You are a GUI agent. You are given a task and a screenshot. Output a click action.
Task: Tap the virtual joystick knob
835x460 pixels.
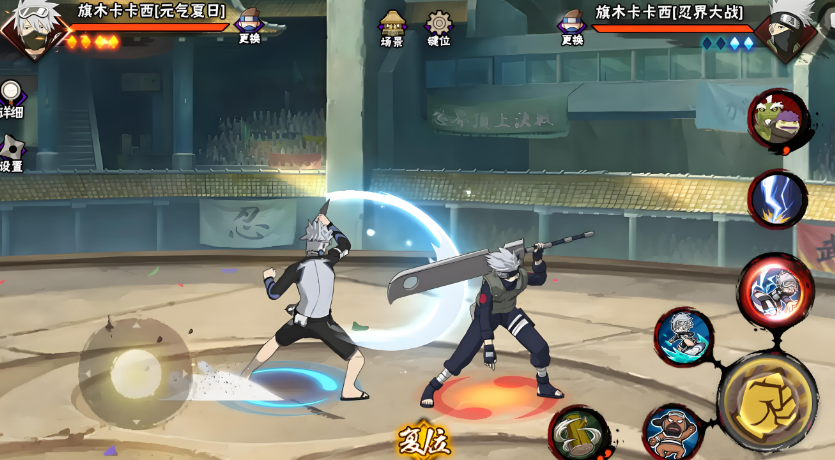point(135,373)
